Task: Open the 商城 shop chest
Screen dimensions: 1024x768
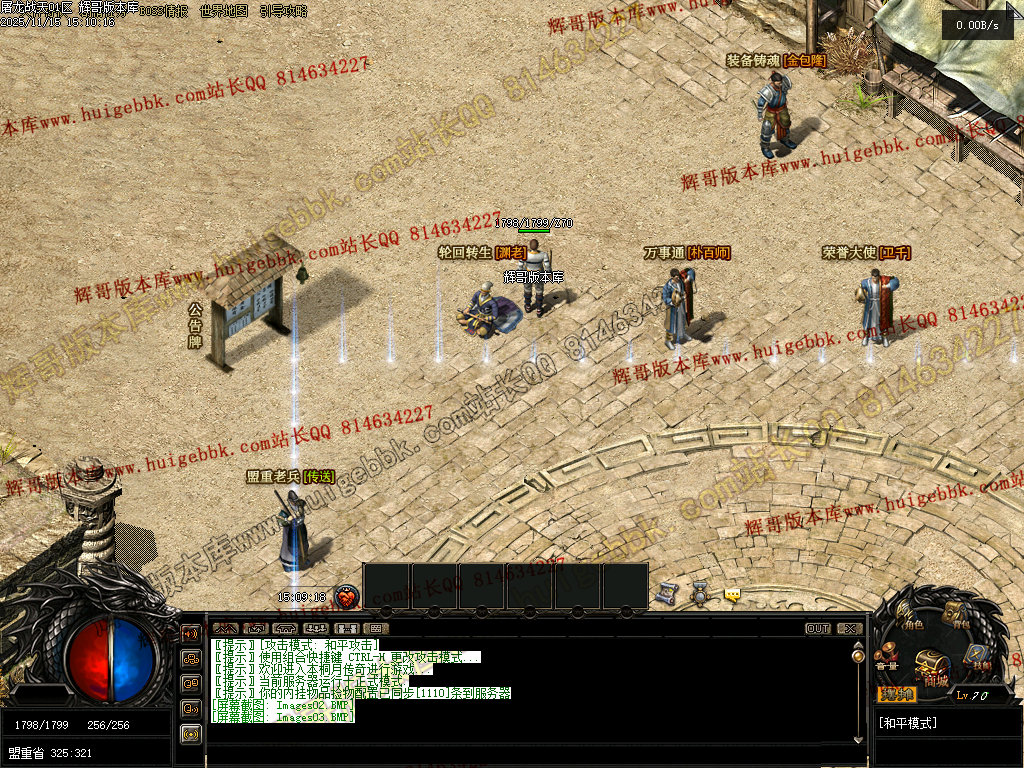Action: click(932, 667)
